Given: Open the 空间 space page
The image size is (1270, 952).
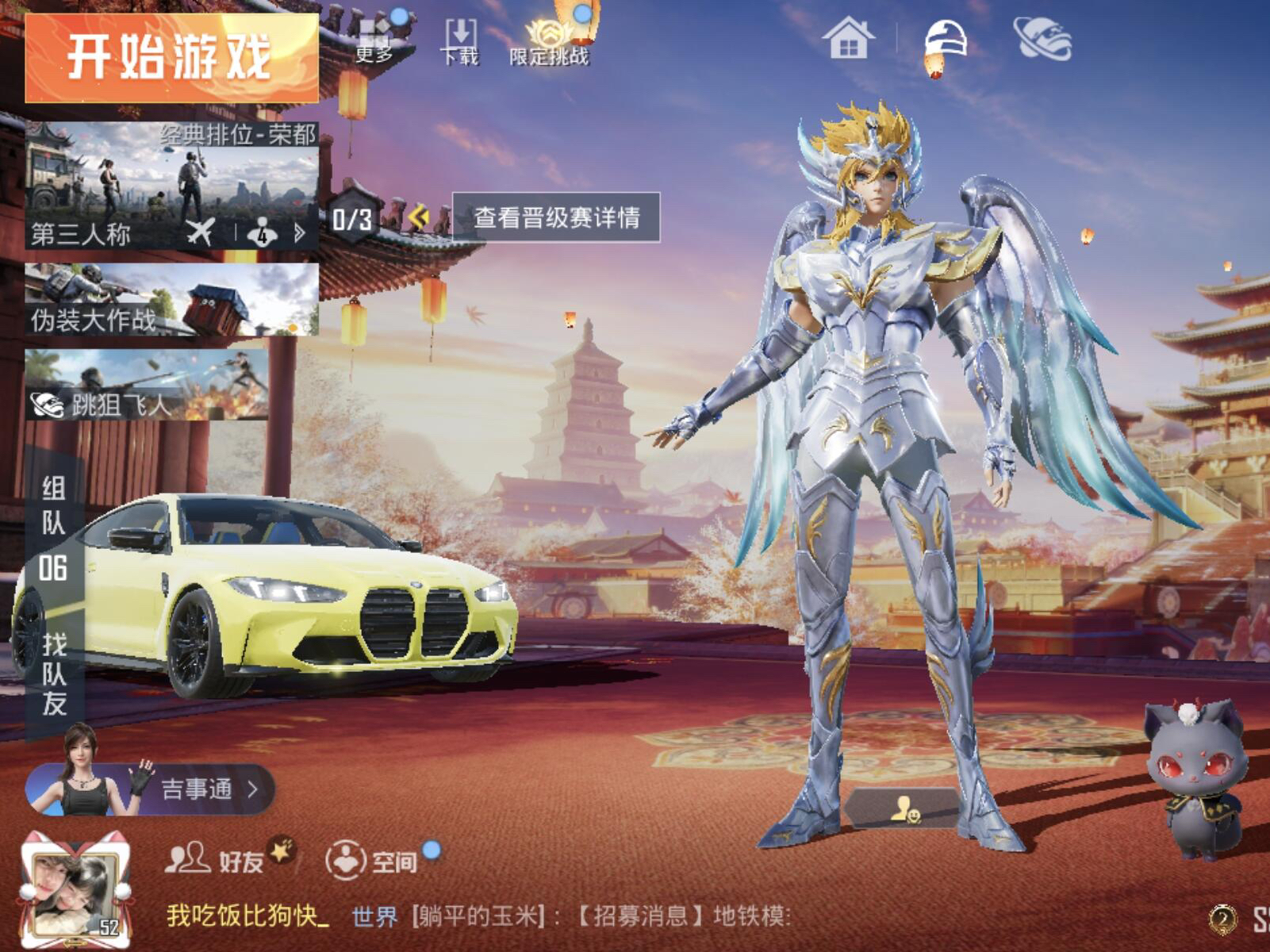Looking at the screenshot, I should coord(374,860).
